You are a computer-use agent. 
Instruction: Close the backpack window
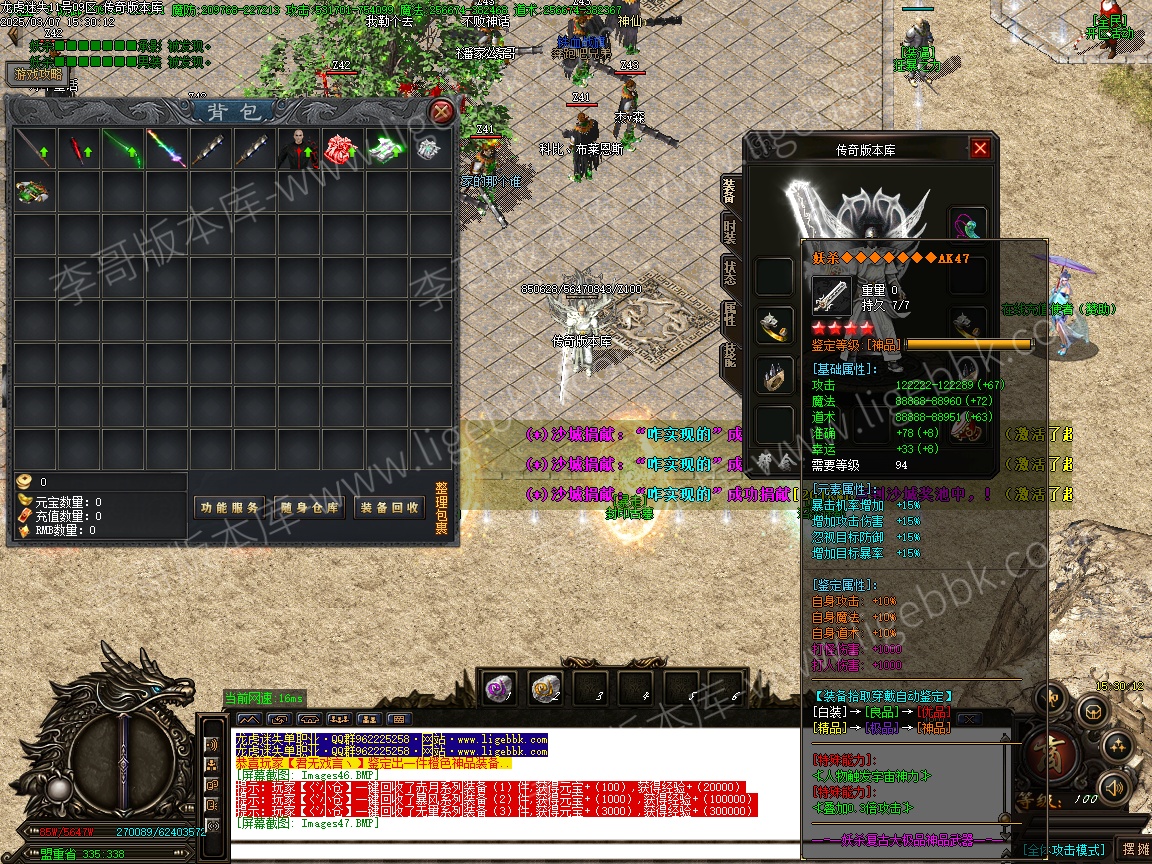441,111
